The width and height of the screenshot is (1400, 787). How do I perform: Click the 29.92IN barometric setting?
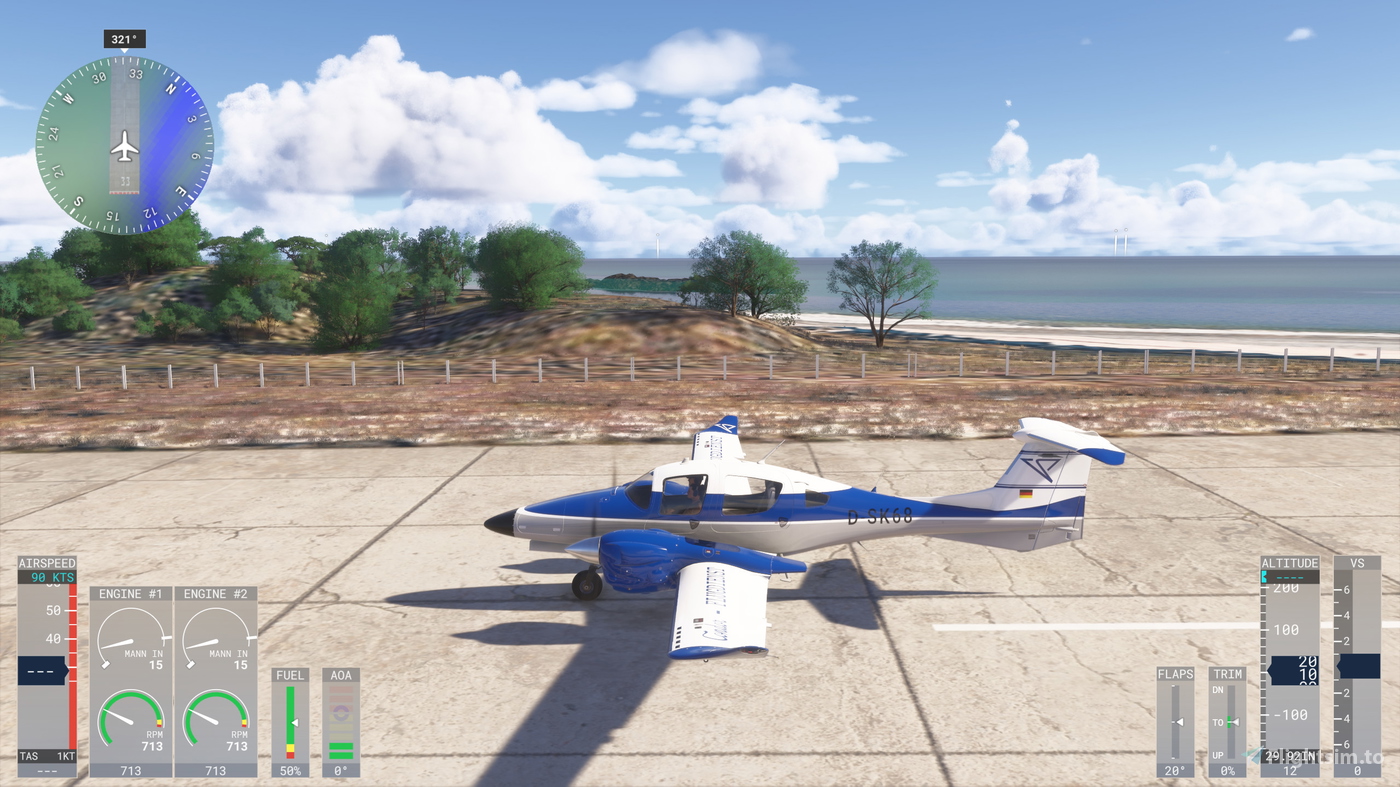(1289, 757)
